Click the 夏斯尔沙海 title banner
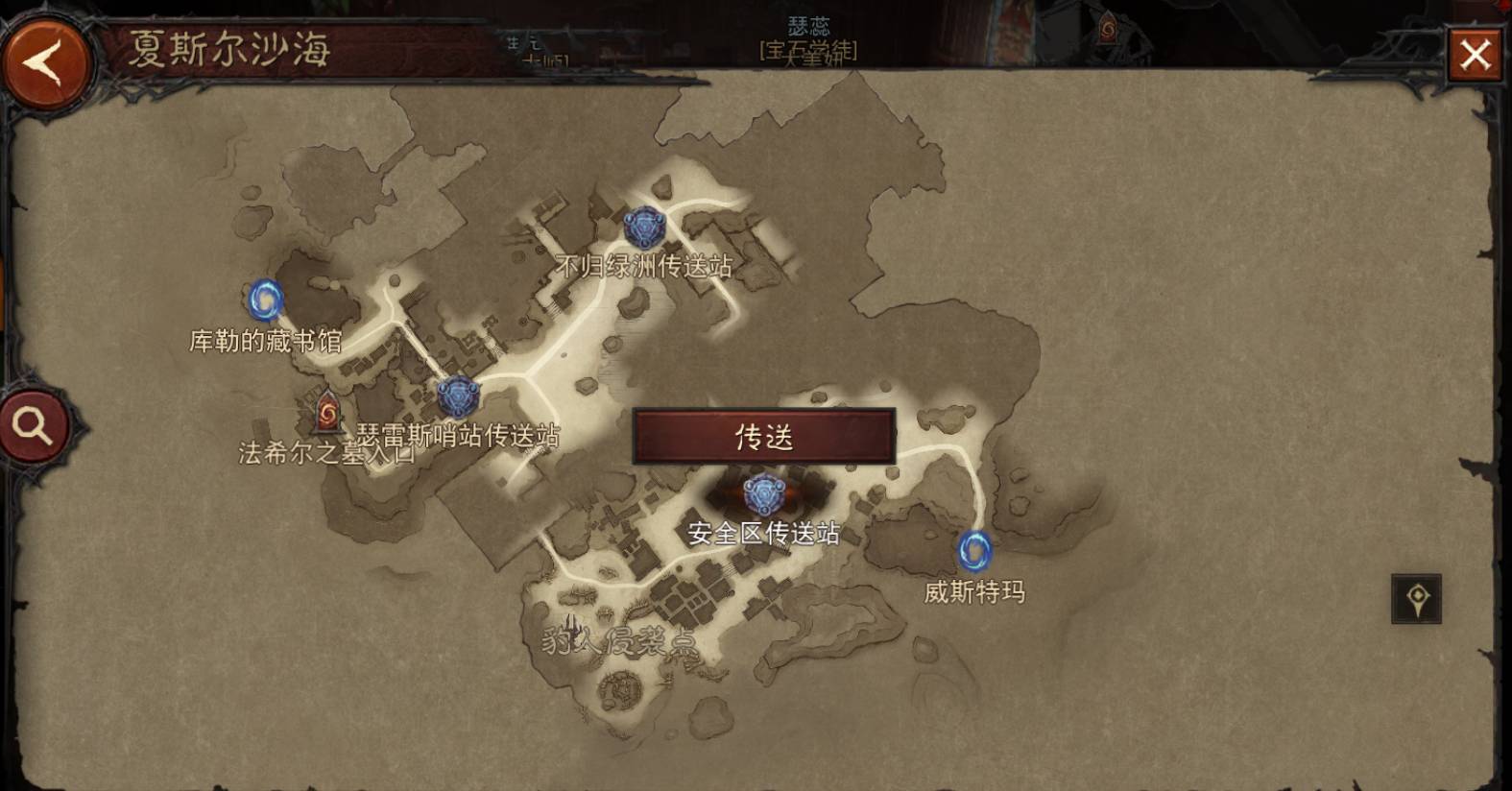 (x=229, y=46)
